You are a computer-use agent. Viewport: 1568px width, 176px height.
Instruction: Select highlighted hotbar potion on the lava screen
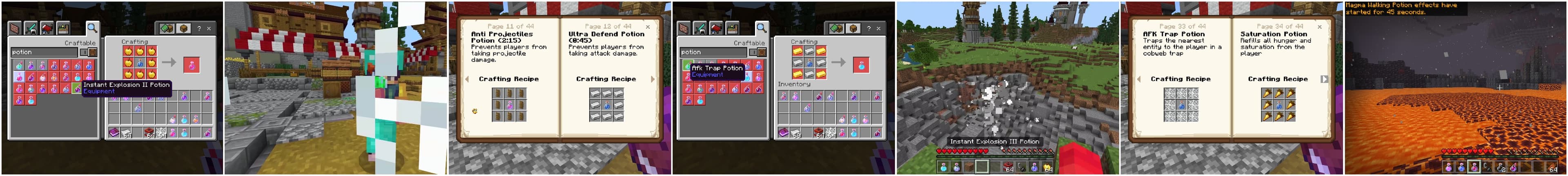(x=1474, y=167)
